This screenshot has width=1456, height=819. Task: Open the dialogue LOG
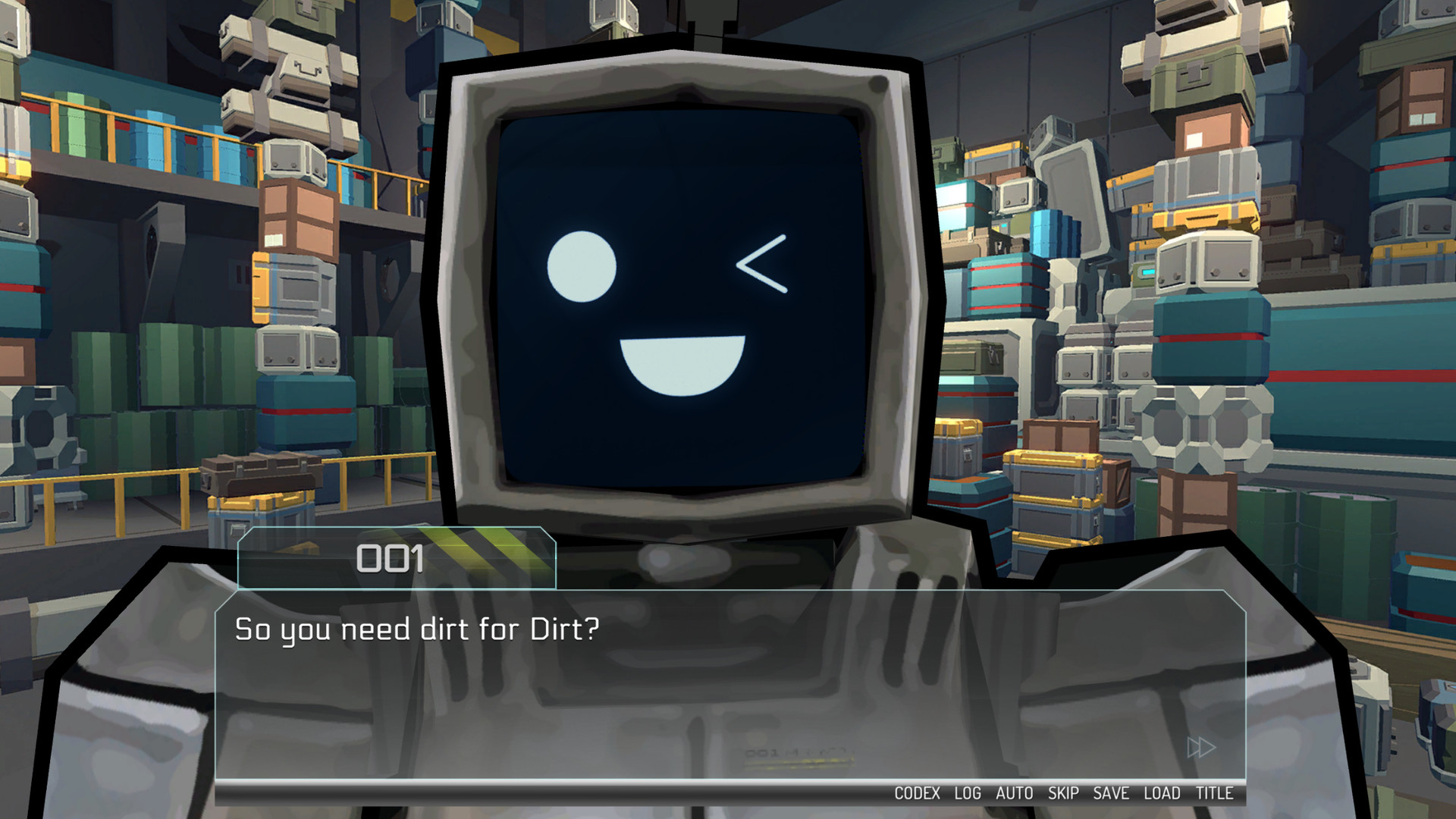[968, 793]
